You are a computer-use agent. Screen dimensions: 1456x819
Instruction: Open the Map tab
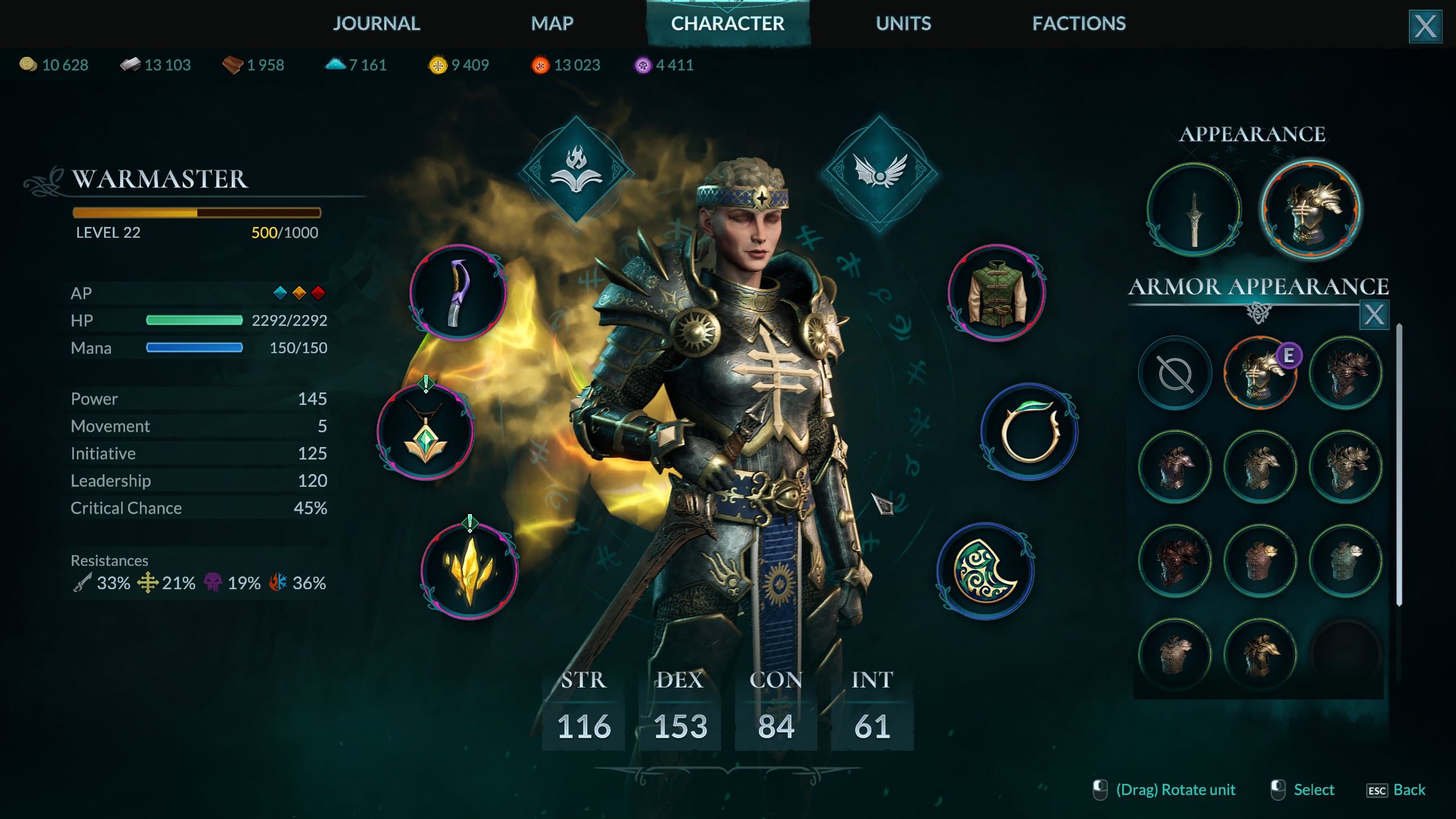552,23
